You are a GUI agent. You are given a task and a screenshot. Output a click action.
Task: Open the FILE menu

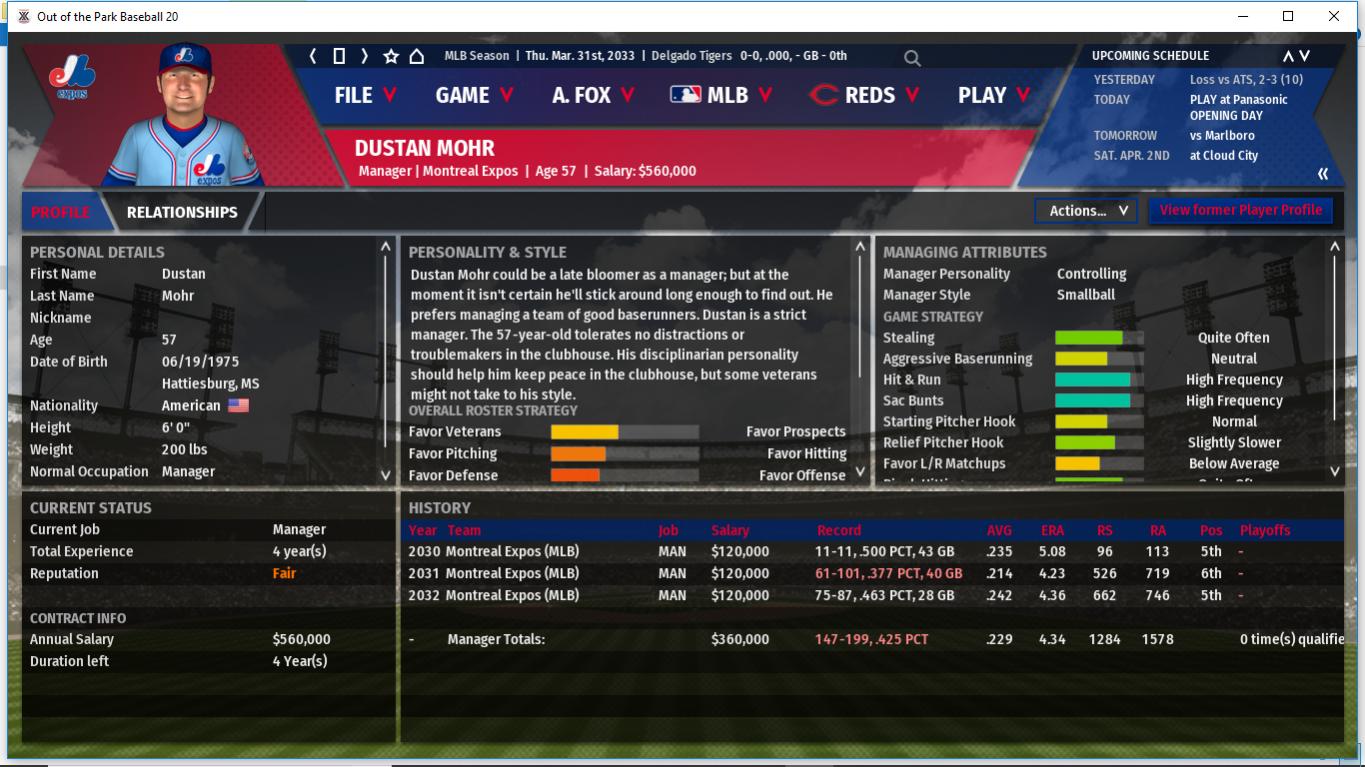coord(365,95)
